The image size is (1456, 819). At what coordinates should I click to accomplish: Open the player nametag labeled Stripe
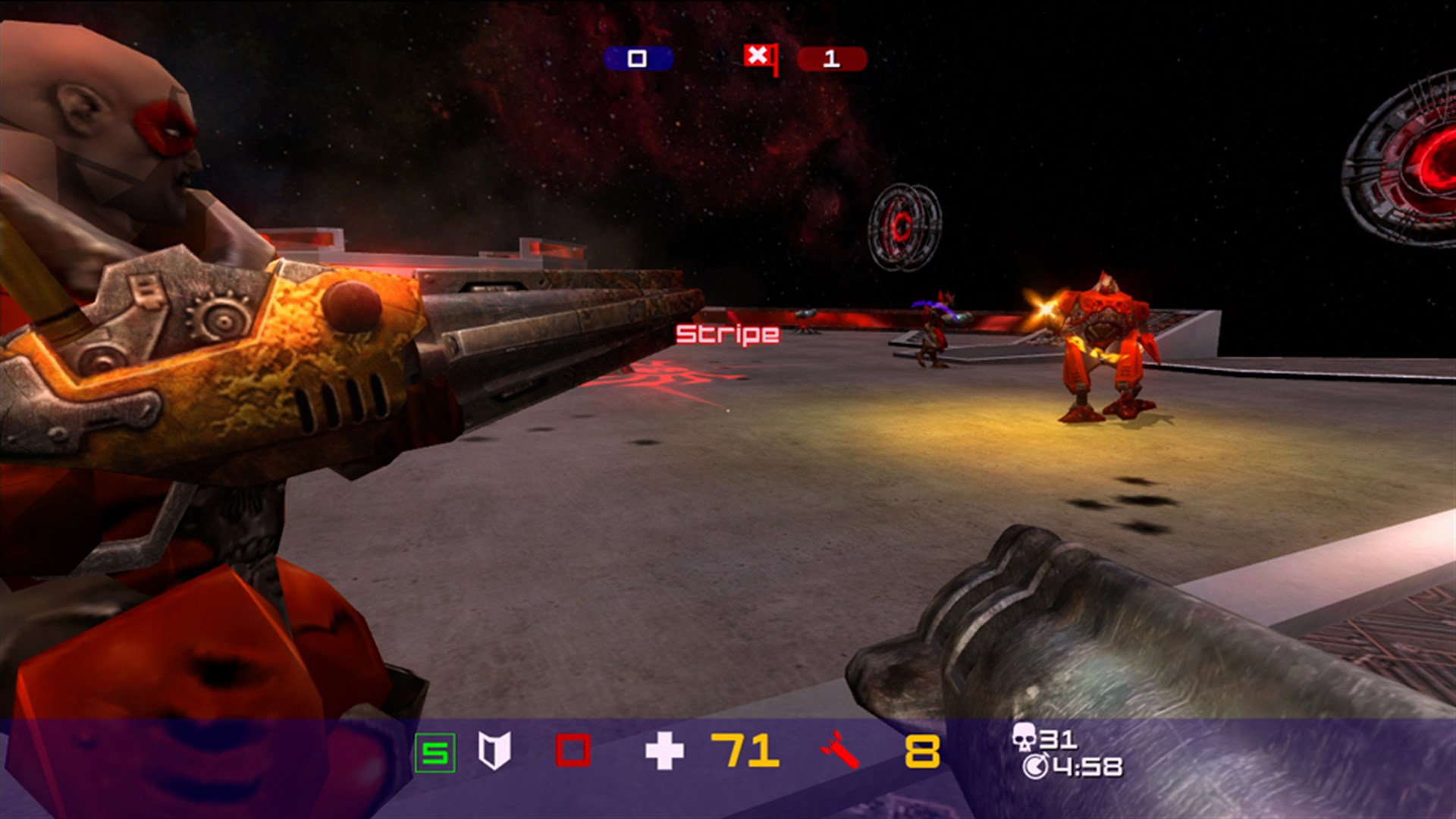coord(726,334)
